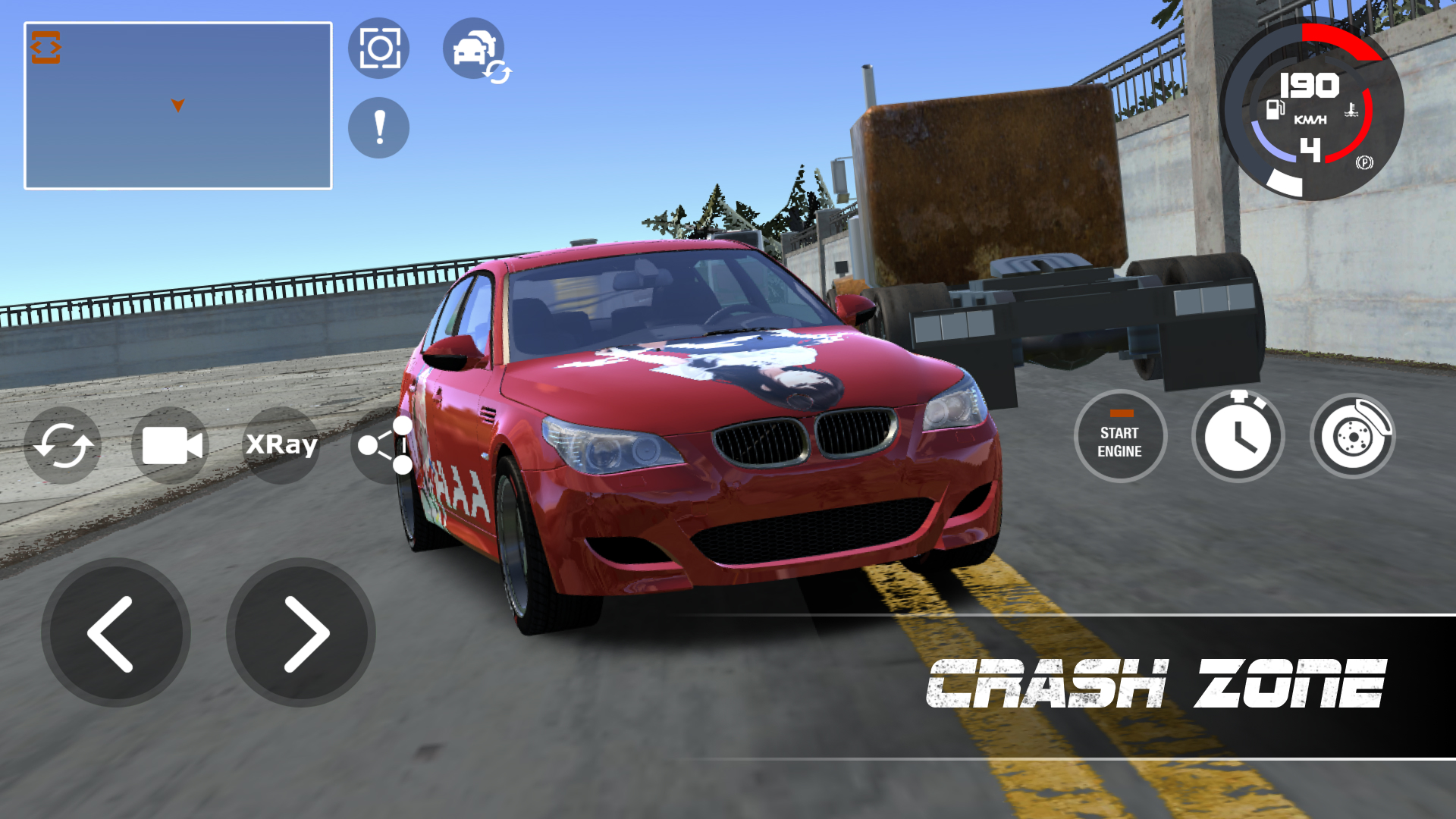Open the screenshot camera tool
This screenshot has width=1456, height=819.
coord(378,48)
